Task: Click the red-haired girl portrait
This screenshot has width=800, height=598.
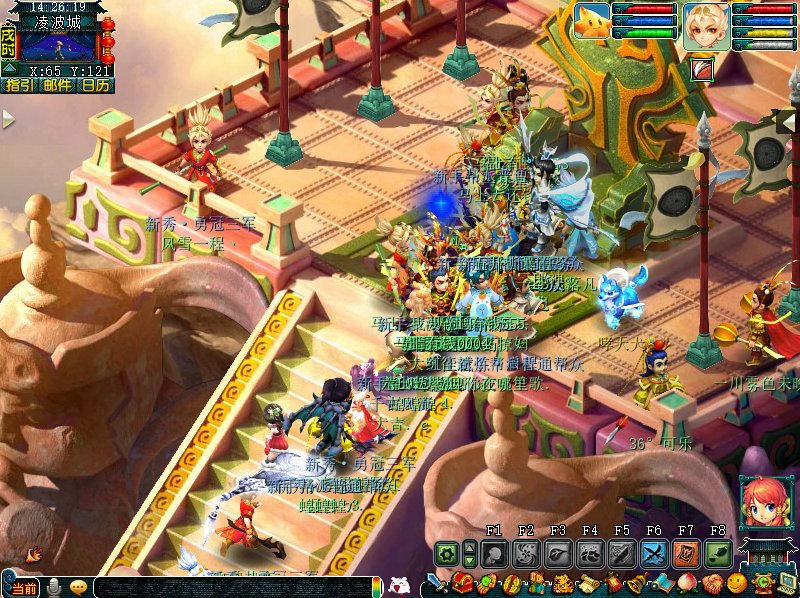Action: tap(761, 502)
